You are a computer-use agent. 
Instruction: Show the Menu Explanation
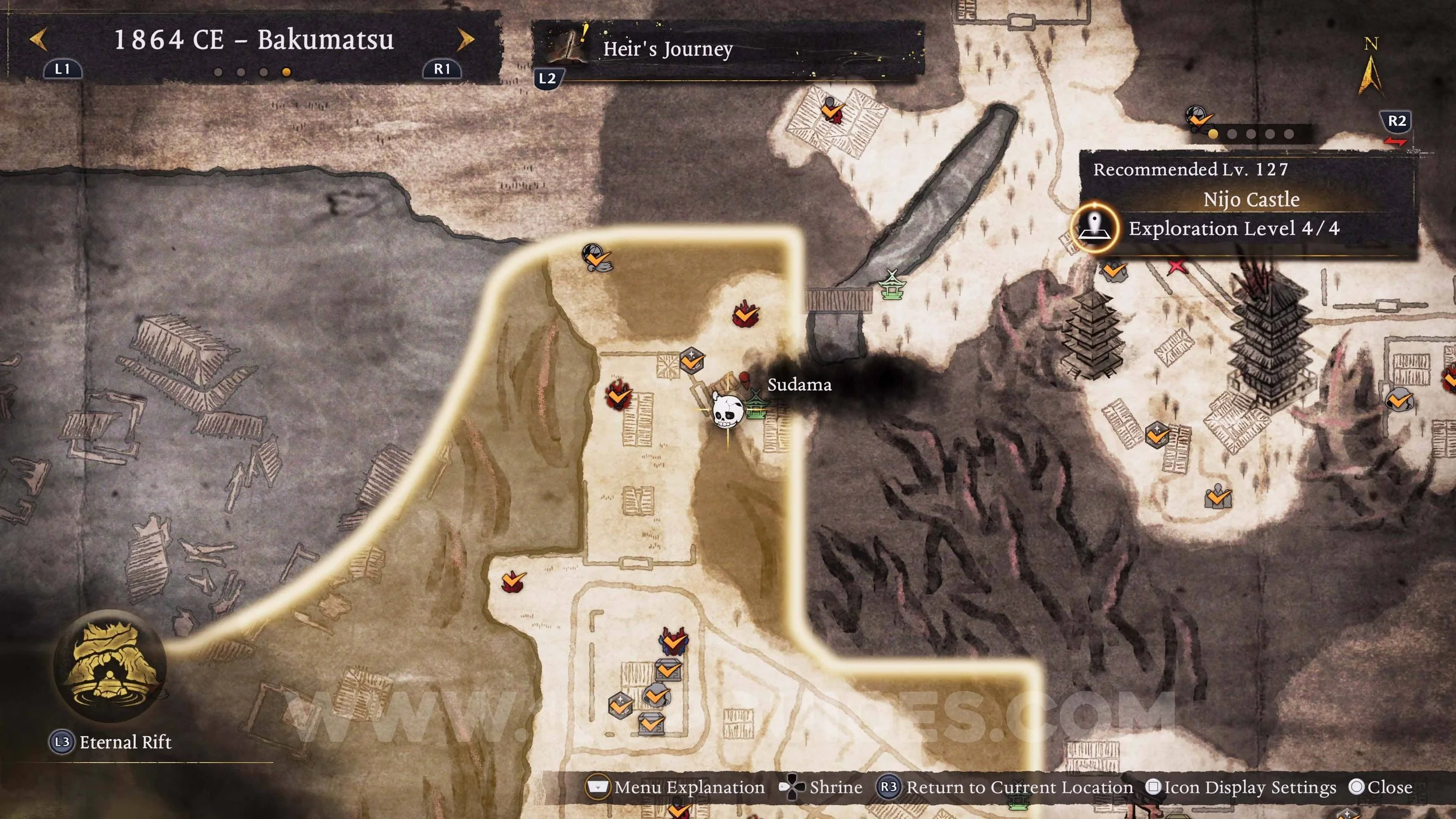[x=676, y=788]
